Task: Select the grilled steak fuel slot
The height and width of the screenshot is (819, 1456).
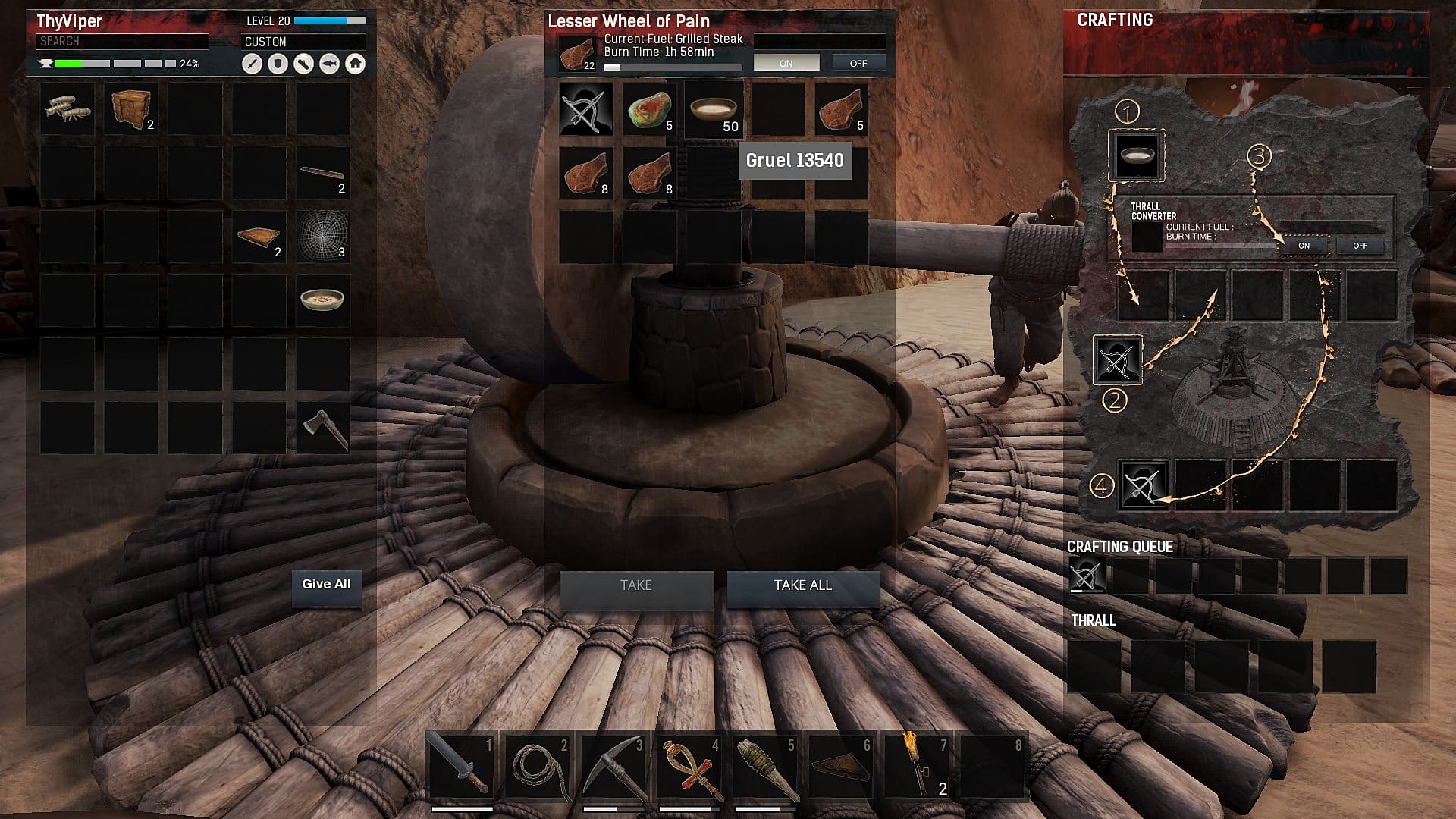Action: coord(578,55)
